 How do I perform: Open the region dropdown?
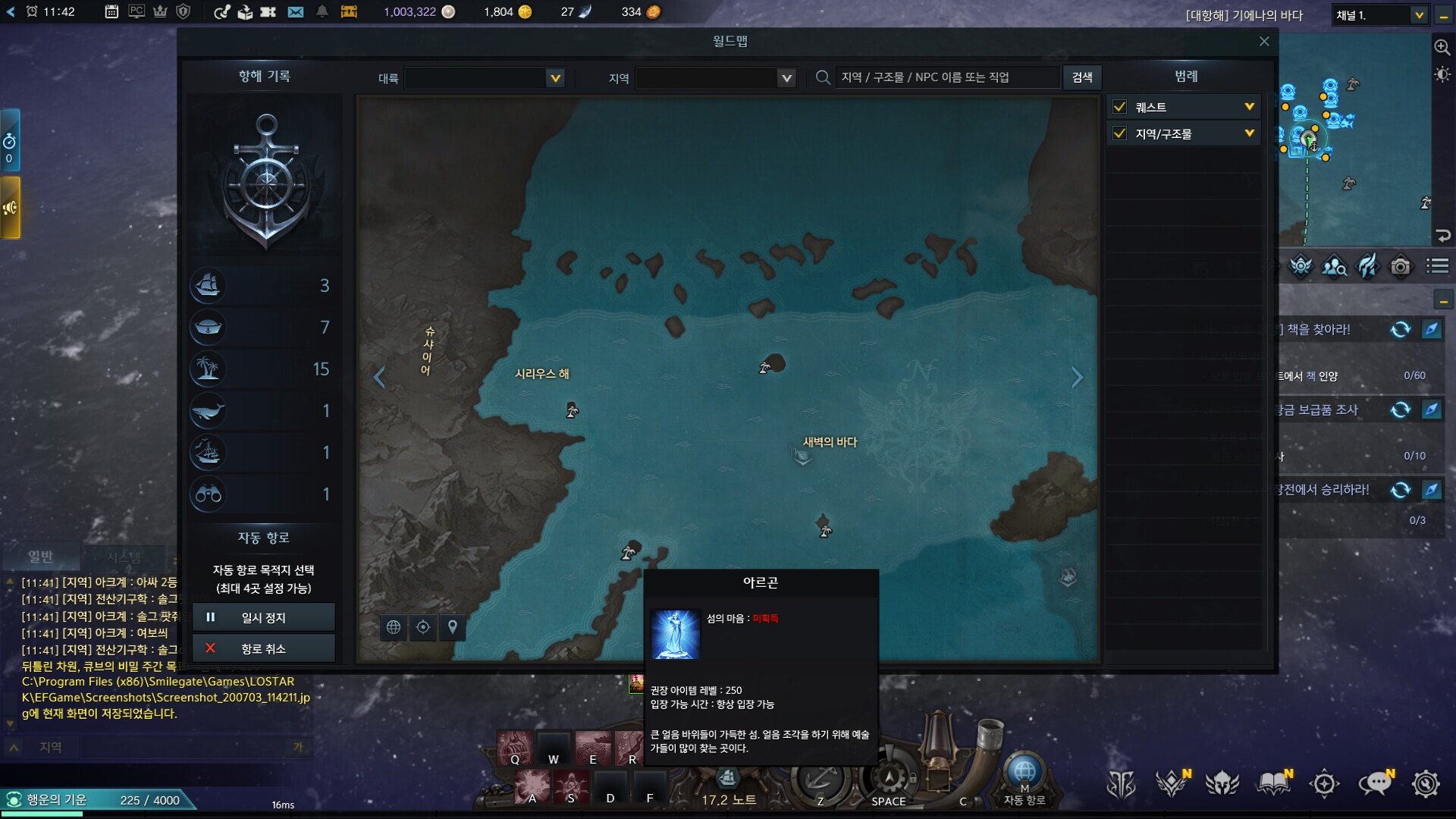click(786, 78)
